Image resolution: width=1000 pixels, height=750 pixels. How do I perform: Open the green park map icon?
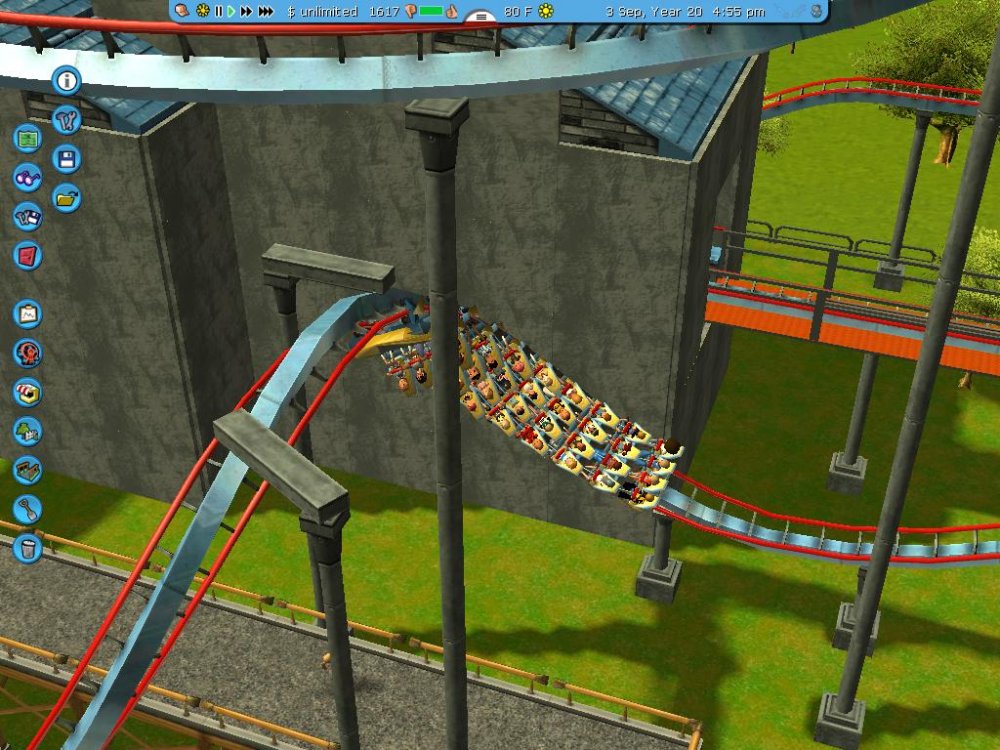click(28, 138)
